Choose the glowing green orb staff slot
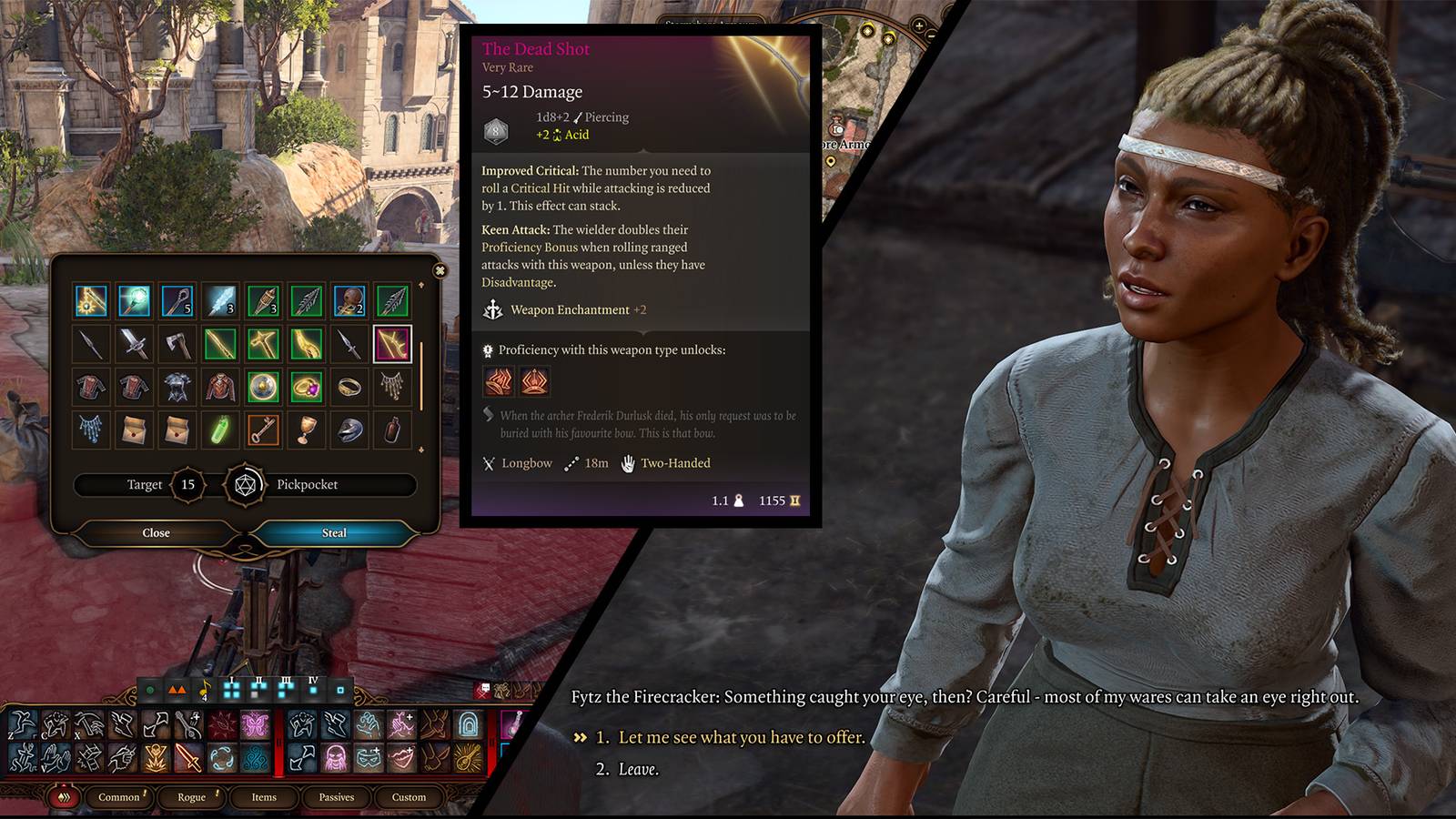This screenshot has height=819, width=1456. [134, 300]
